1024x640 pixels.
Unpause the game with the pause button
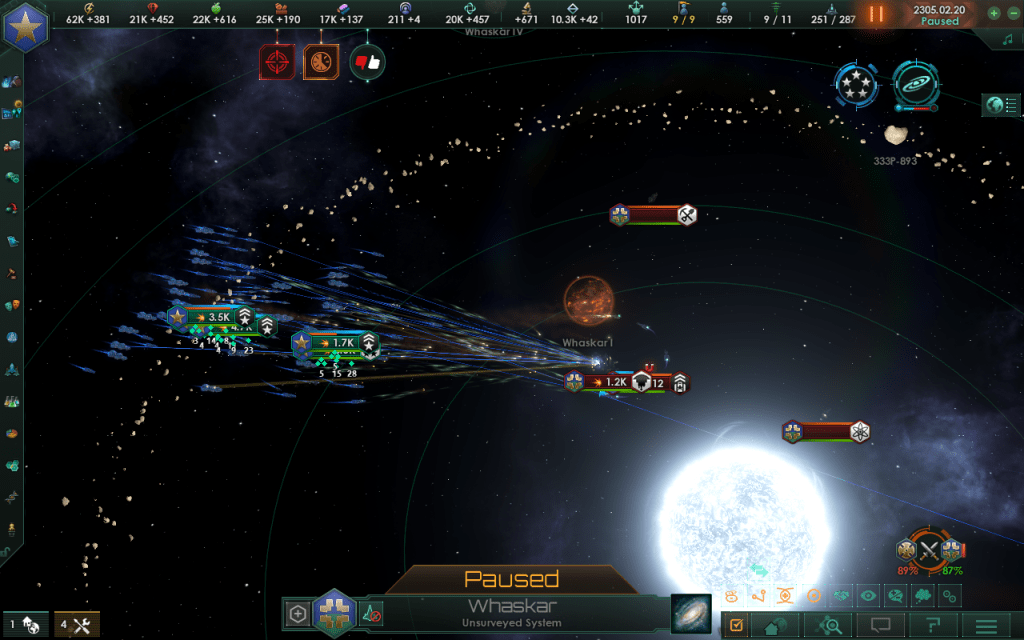[x=876, y=14]
